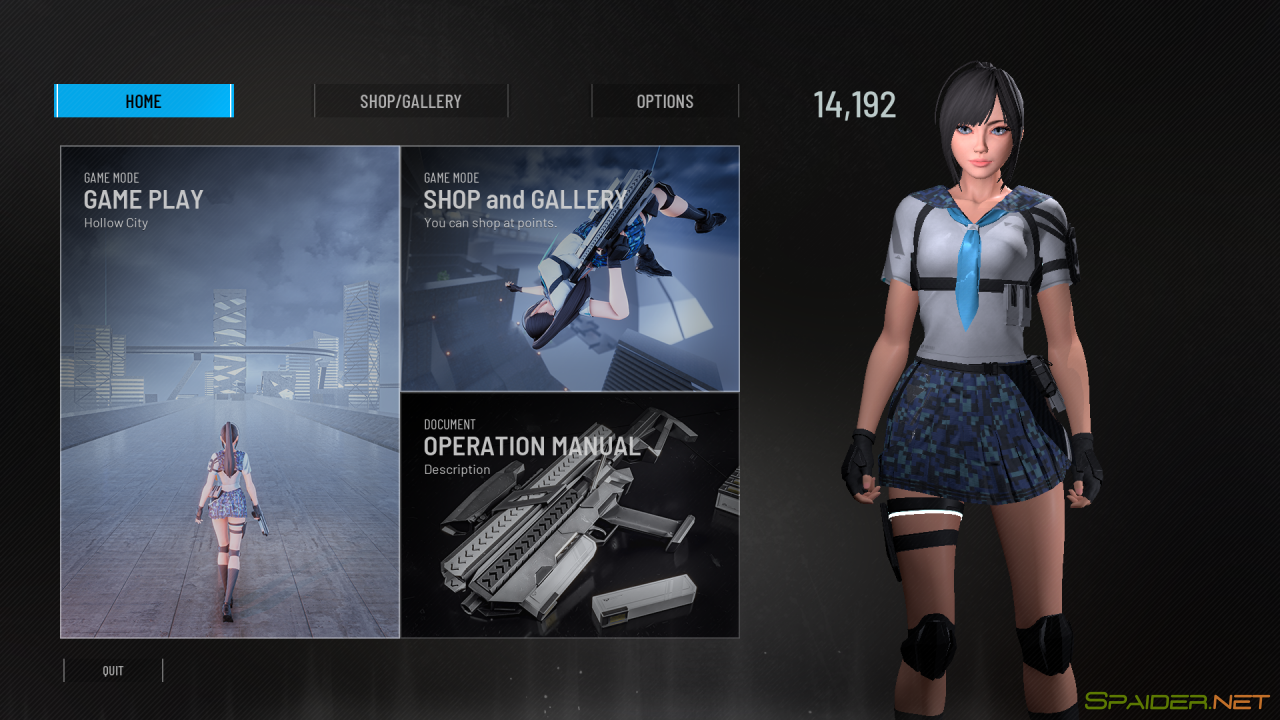
Task: Click the OPERATION MANUAL heading text
Action: coord(532,447)
